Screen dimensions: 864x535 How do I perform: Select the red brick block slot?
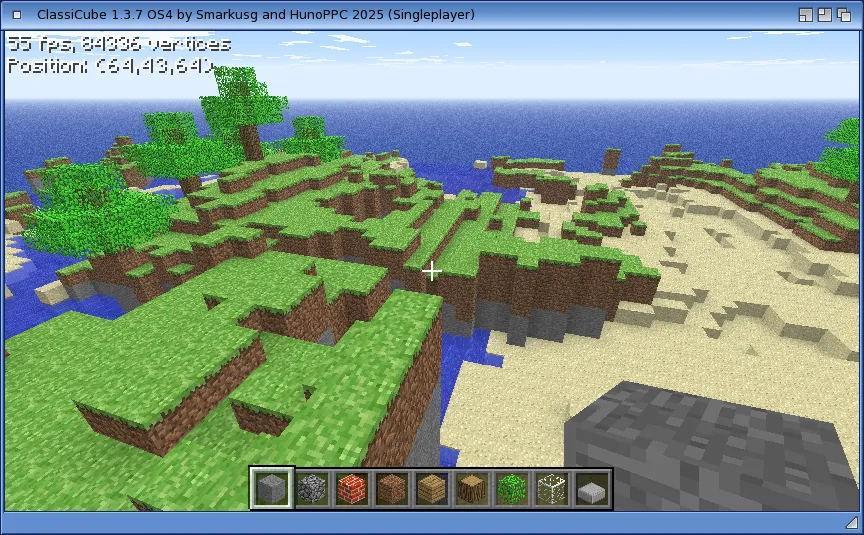(x=352, y=489)
